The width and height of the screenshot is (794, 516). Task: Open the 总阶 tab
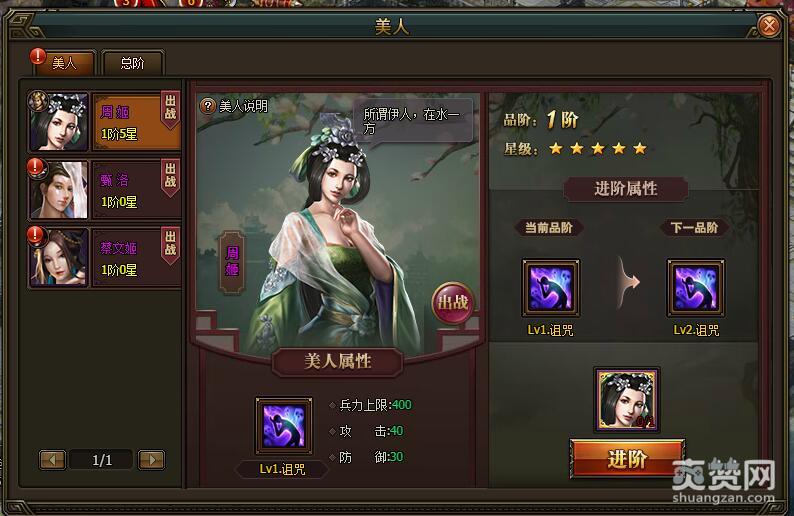(x=132, y=63)
